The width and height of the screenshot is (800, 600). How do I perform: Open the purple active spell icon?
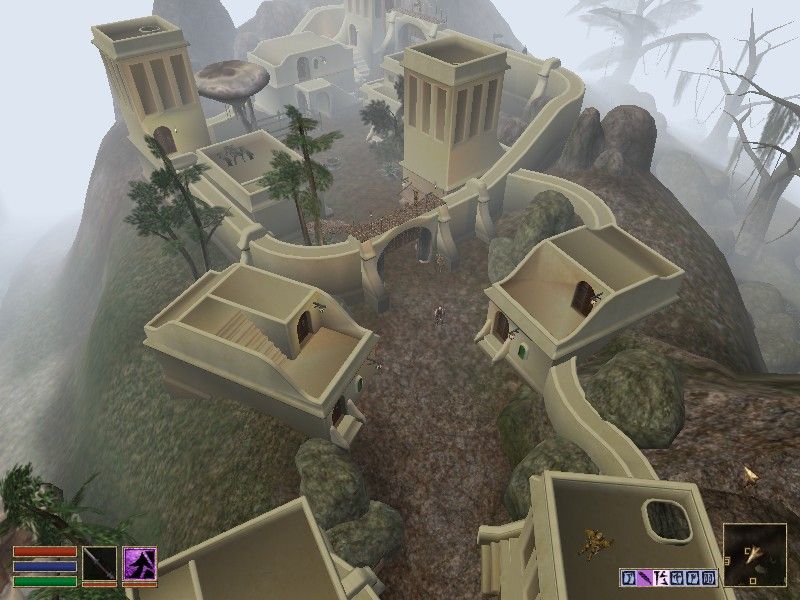click(139, 564)
